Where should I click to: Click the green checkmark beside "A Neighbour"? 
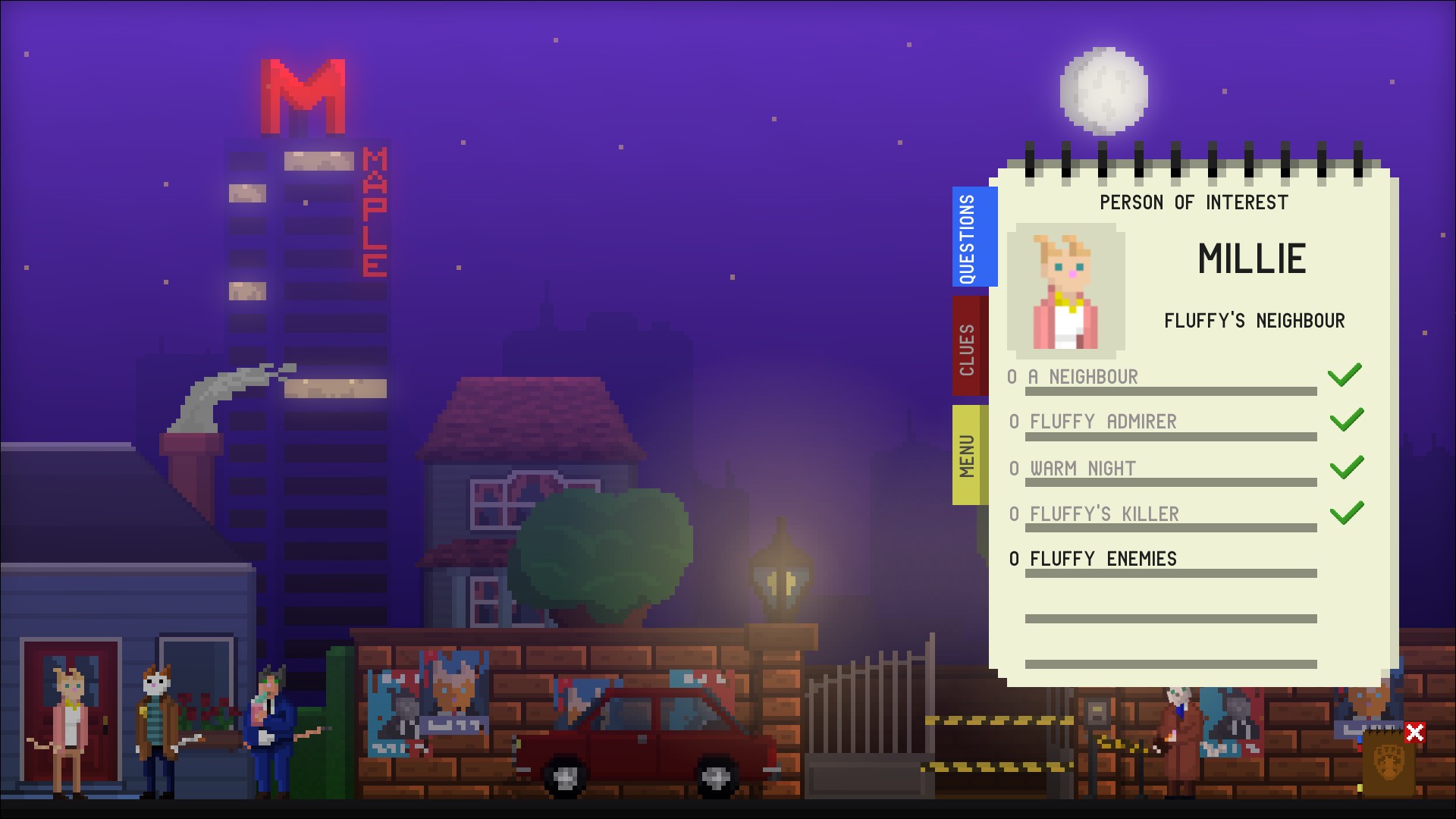coord(1347,375)
